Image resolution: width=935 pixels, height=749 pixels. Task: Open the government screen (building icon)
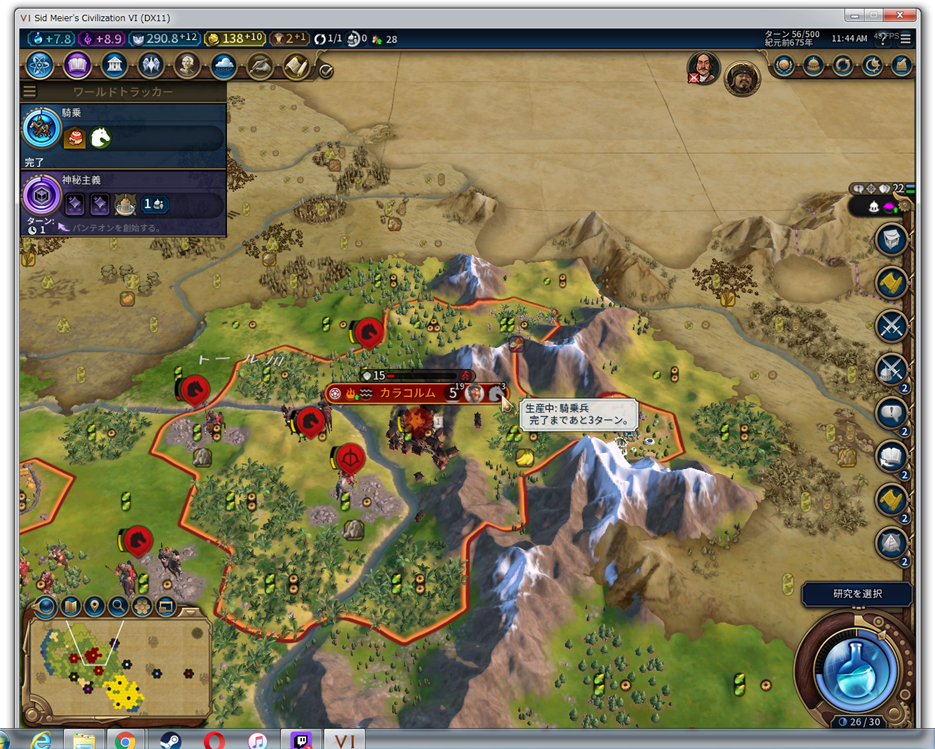[x=114, y=66]
